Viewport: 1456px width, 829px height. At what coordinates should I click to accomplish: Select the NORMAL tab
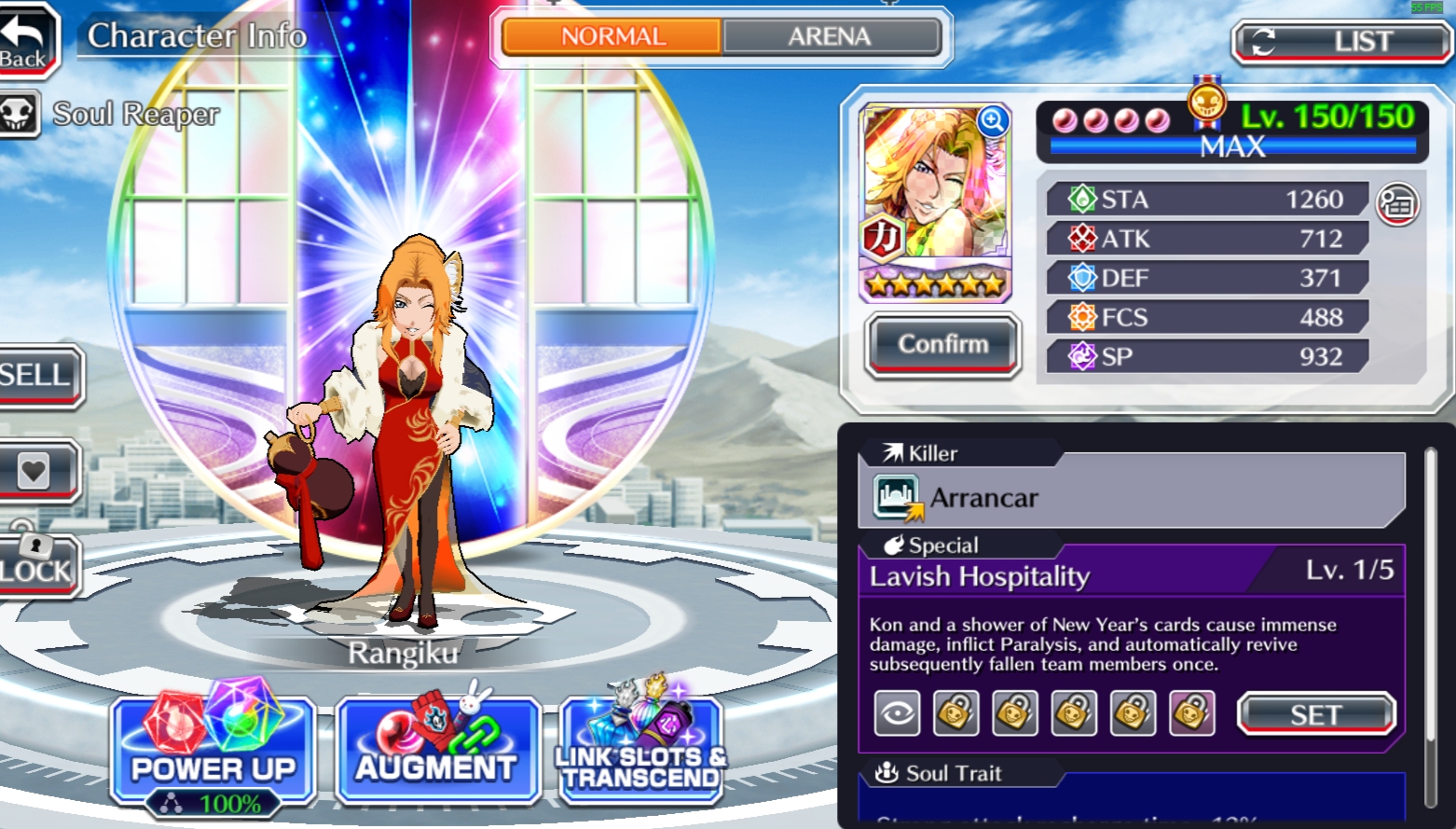point(612,37)
